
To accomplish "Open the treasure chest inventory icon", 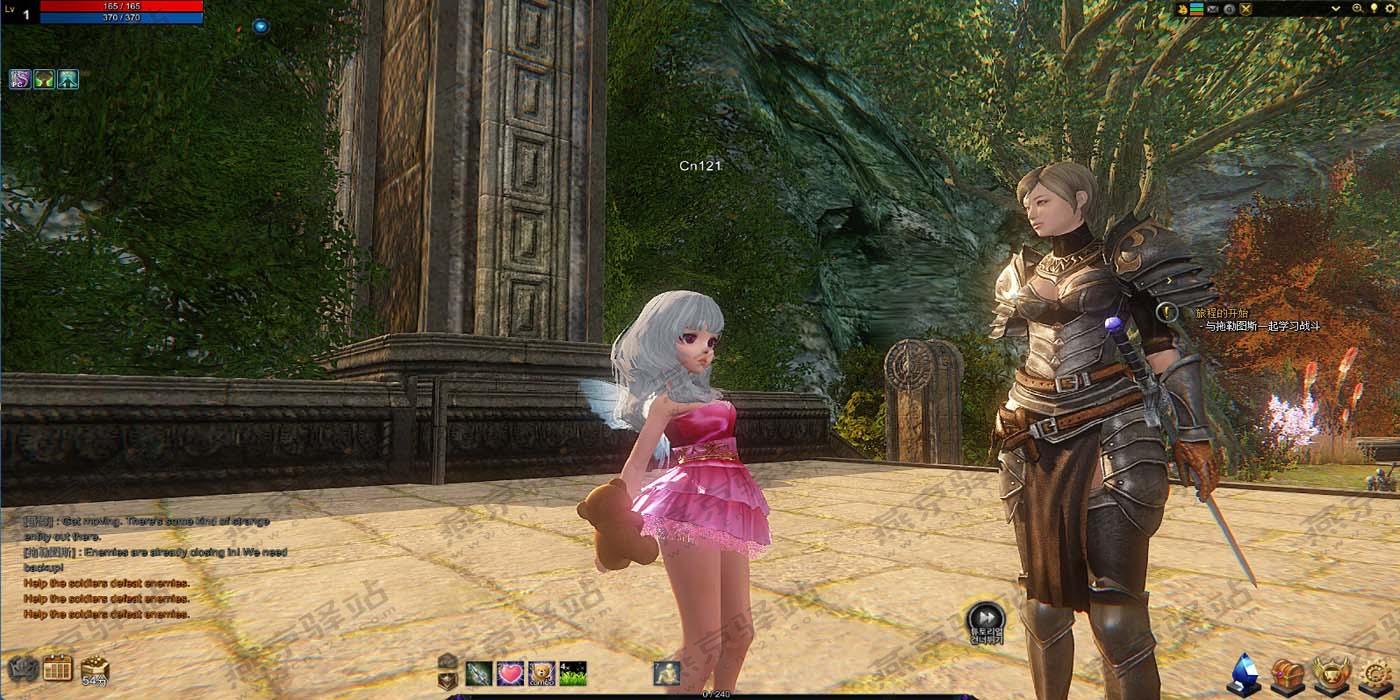I will 1287,674.
